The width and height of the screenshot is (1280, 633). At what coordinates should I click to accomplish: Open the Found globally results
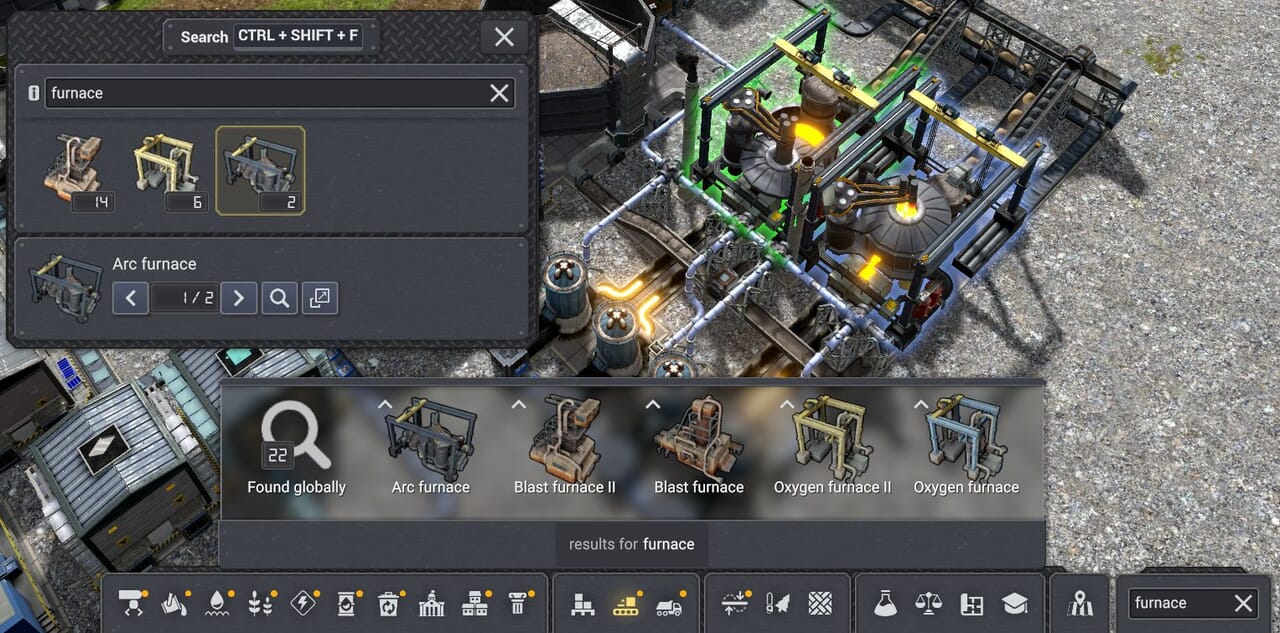click(x=296, y=448)
